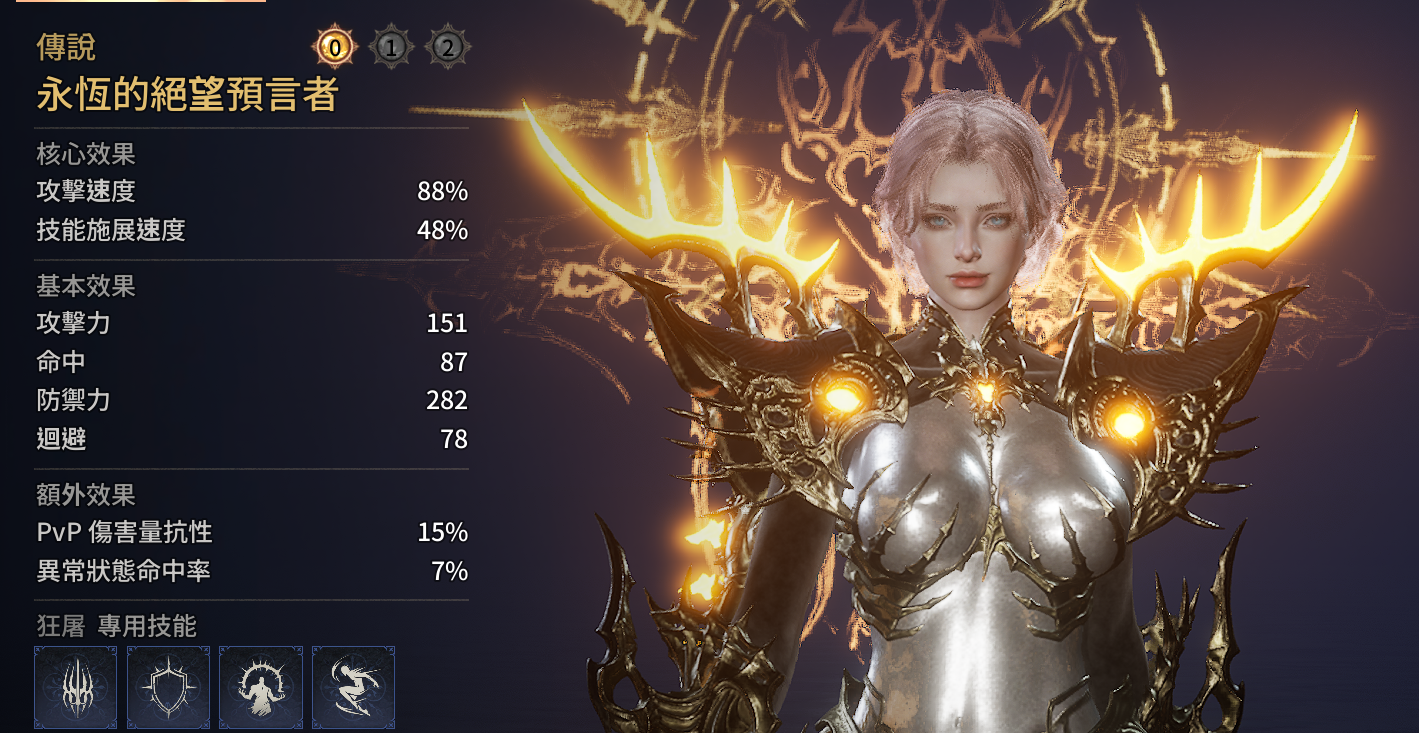
Task: Show the spinning dash skill icon
Action: 354,687
